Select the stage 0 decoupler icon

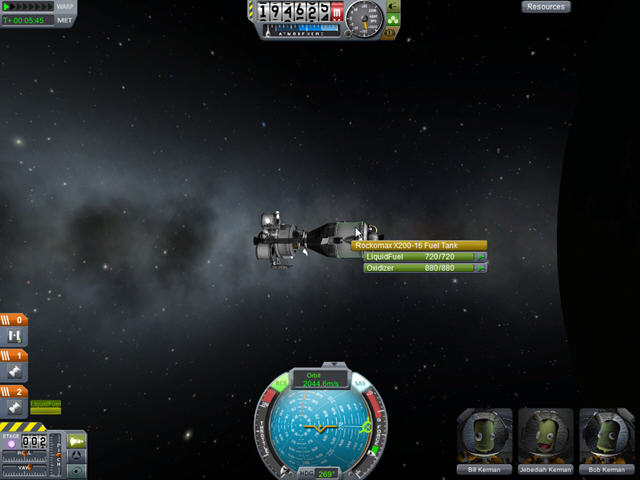16,336
